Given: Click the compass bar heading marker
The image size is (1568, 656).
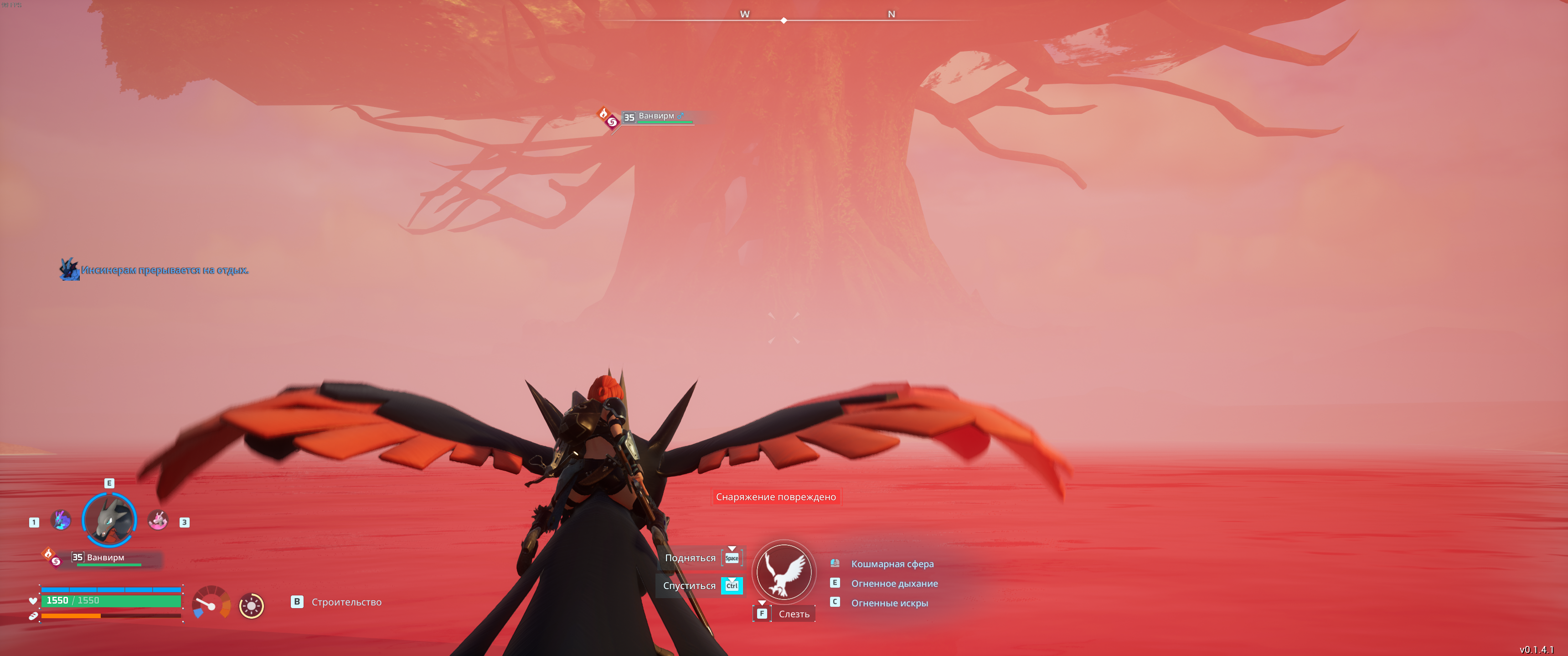Looking at the screenshot, I should (x=784, y=20).
